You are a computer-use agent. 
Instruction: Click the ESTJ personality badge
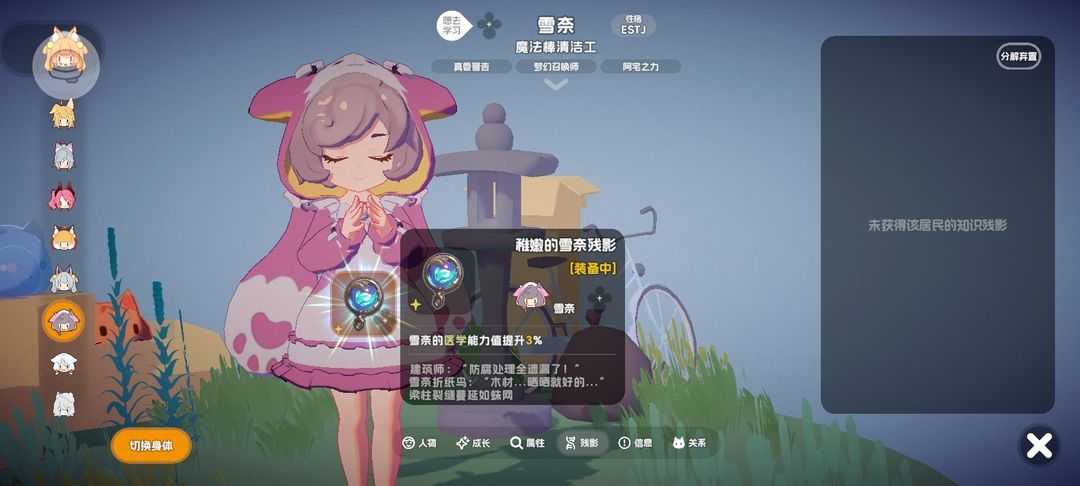pyautogui.click(x=633, y=25)
